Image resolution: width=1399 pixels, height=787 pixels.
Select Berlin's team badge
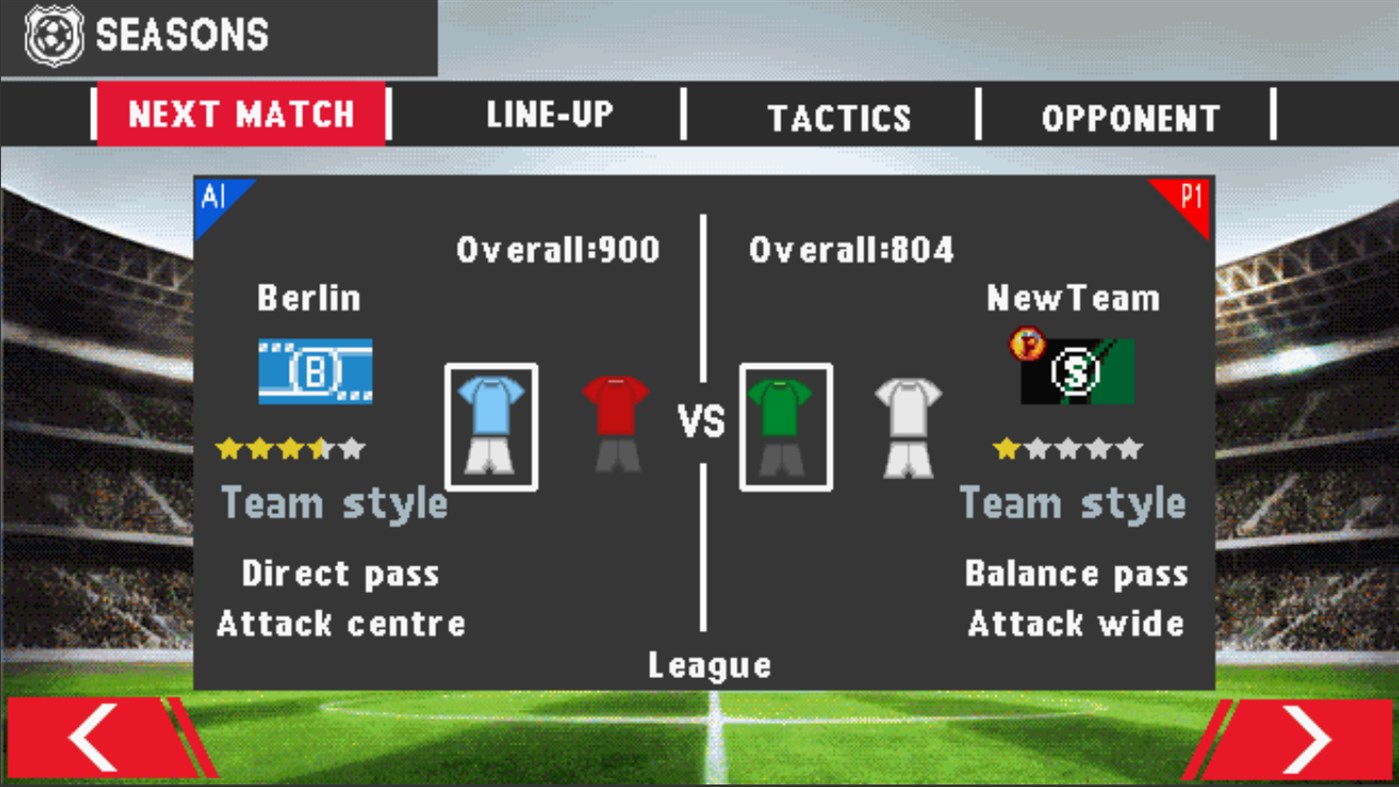(x=316, y=370)
